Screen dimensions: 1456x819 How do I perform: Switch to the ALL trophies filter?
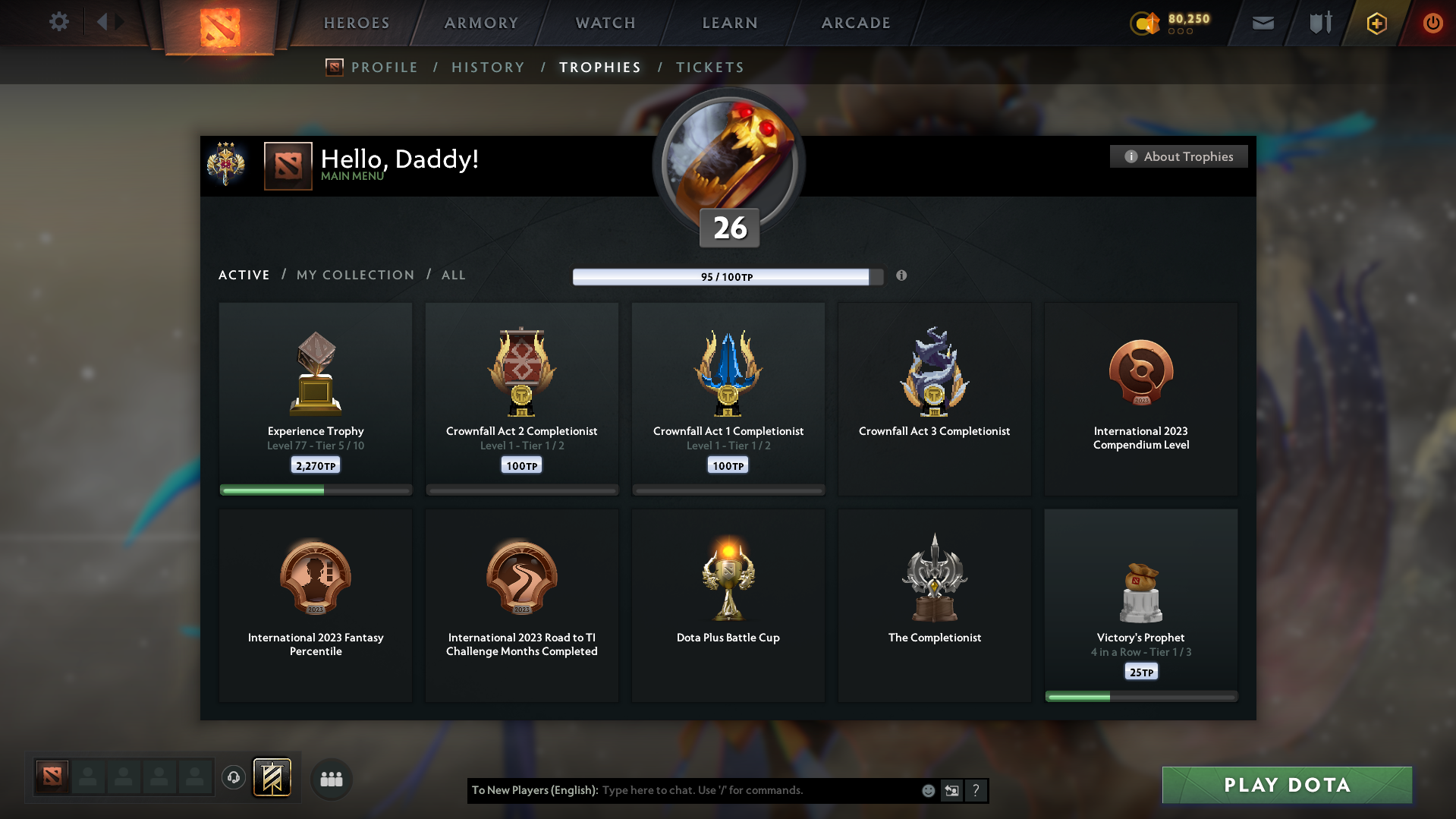pos(453,275)
